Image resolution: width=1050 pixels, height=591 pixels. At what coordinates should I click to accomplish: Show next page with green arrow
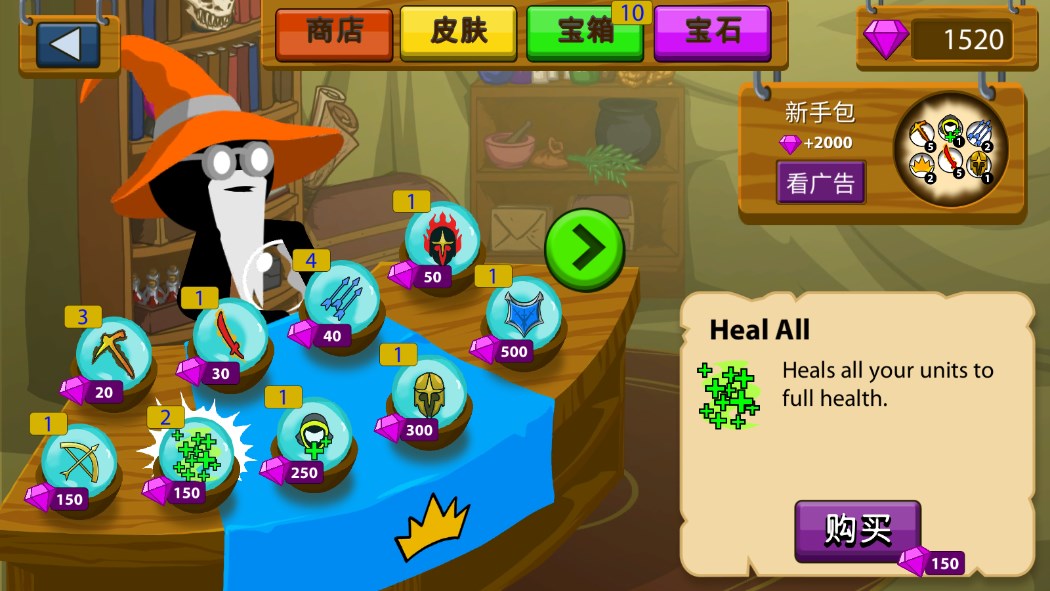click(585, 250)
